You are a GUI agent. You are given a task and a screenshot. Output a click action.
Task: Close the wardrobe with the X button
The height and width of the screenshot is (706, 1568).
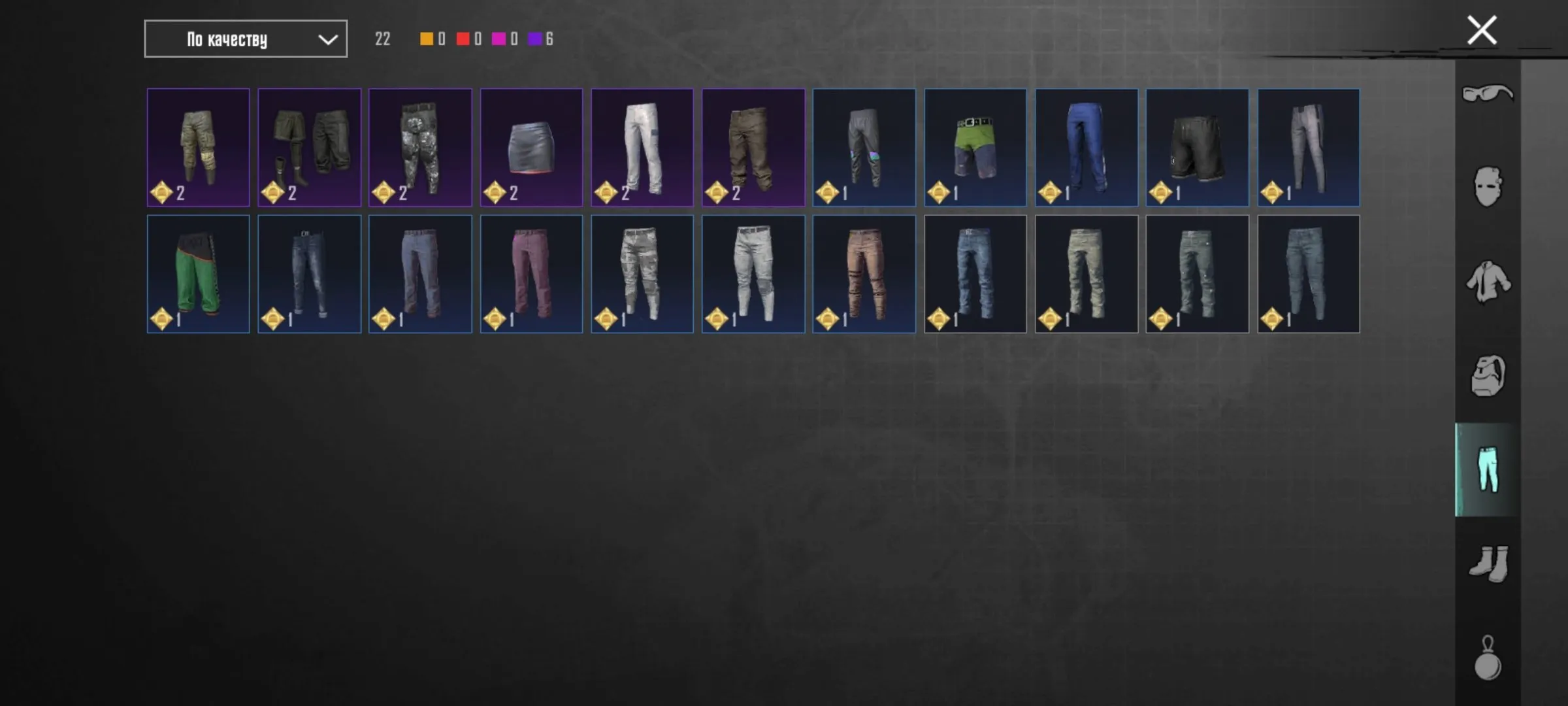tap(1481, 29)
